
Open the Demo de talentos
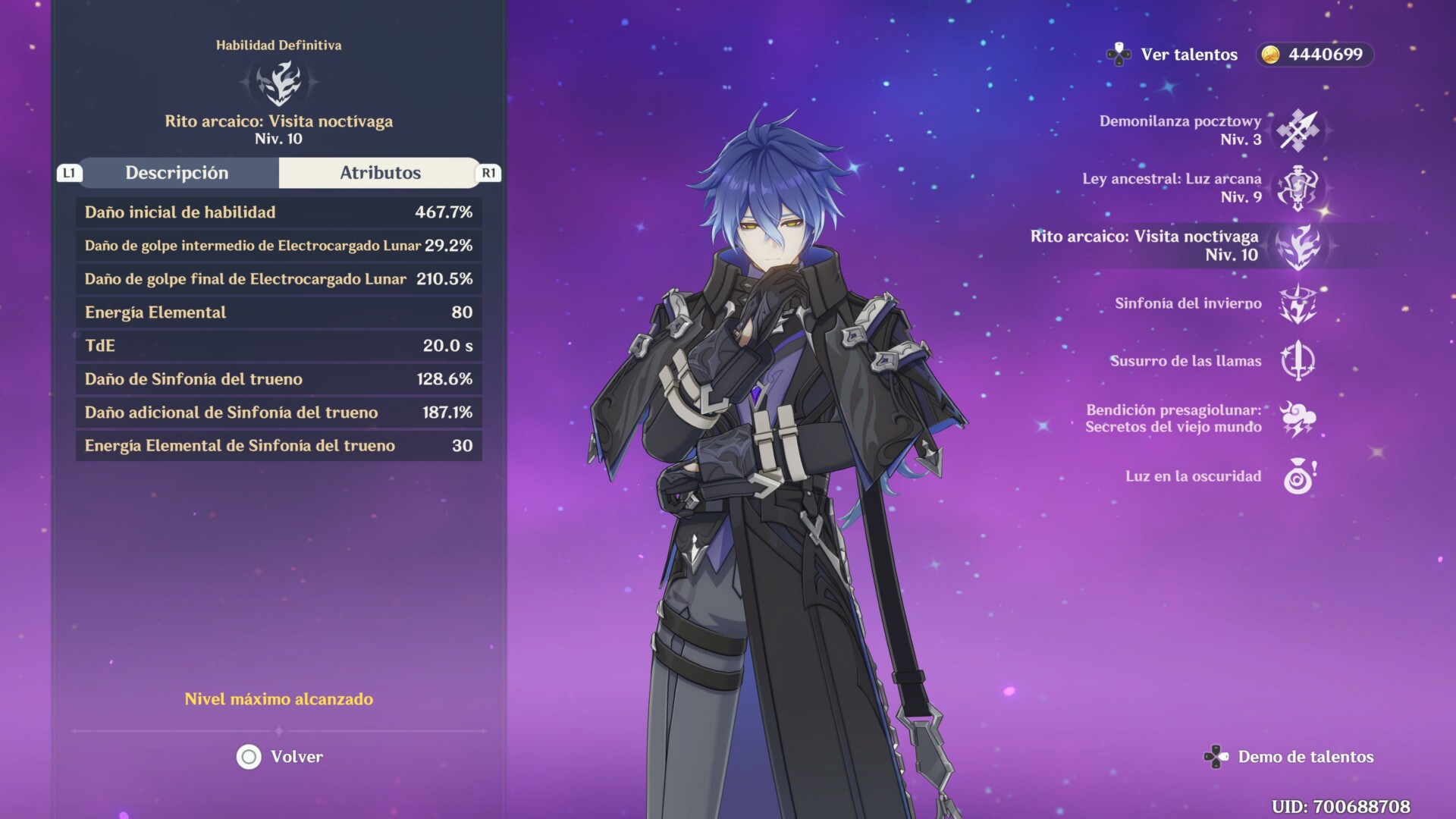[x=1290, y=757]
